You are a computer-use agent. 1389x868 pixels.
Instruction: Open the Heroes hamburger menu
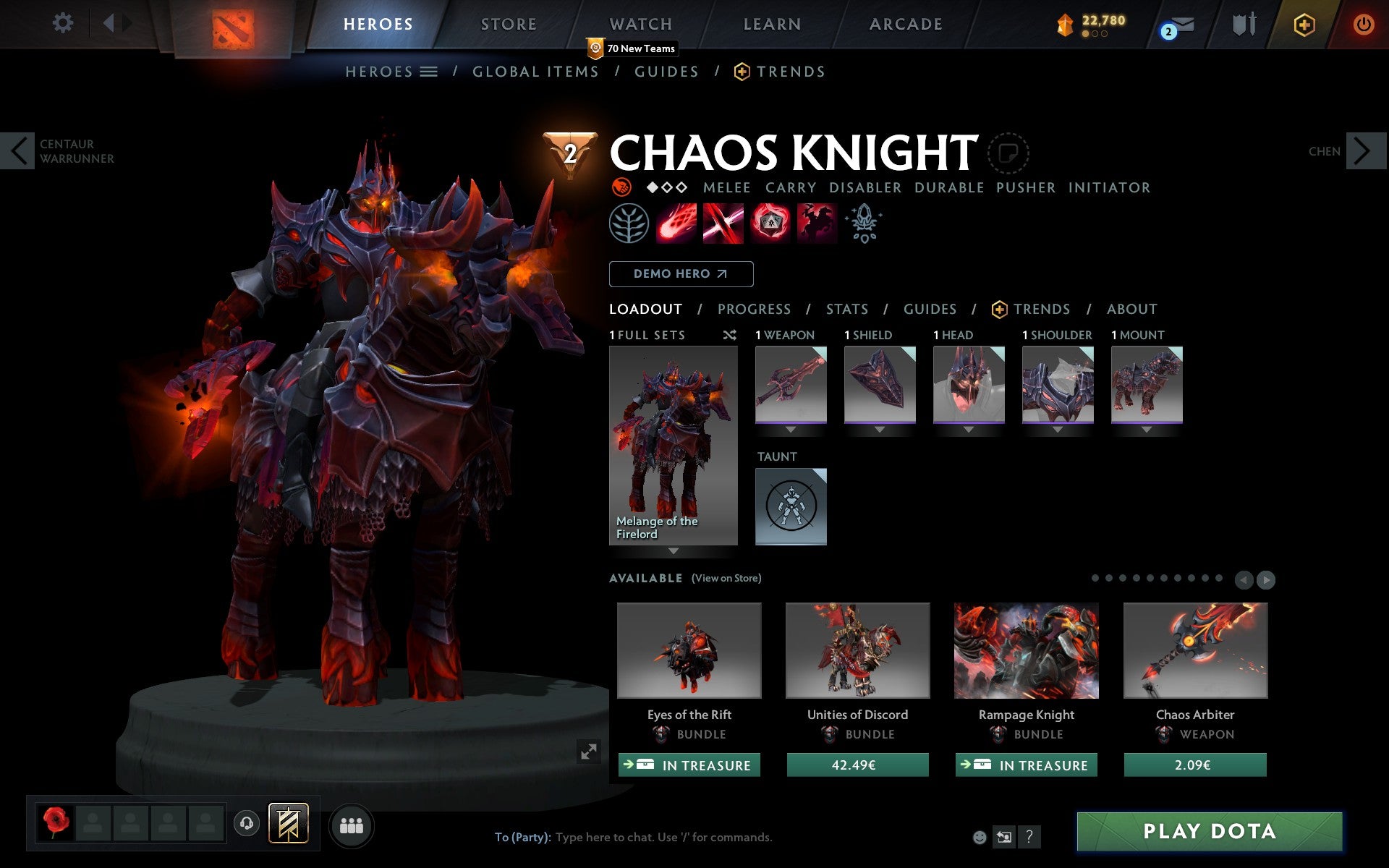point(430,72)
